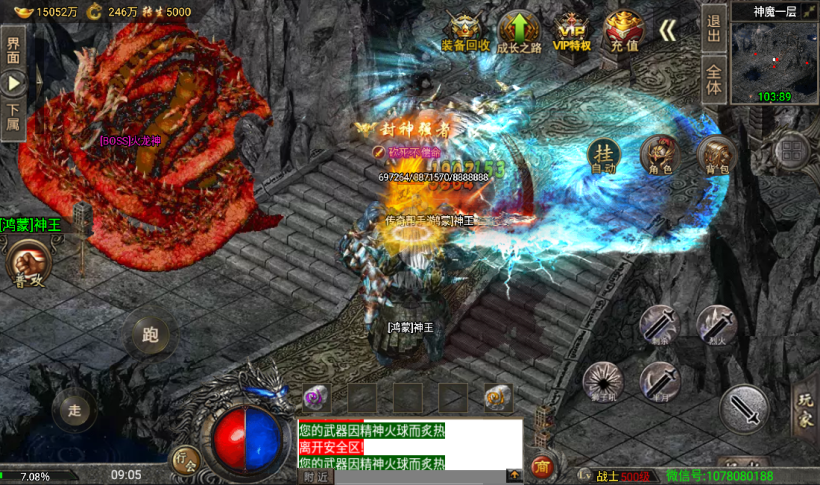Open the 行会 guild button
Viewport: 820px width, 485px height.
[x=185, y=460]
